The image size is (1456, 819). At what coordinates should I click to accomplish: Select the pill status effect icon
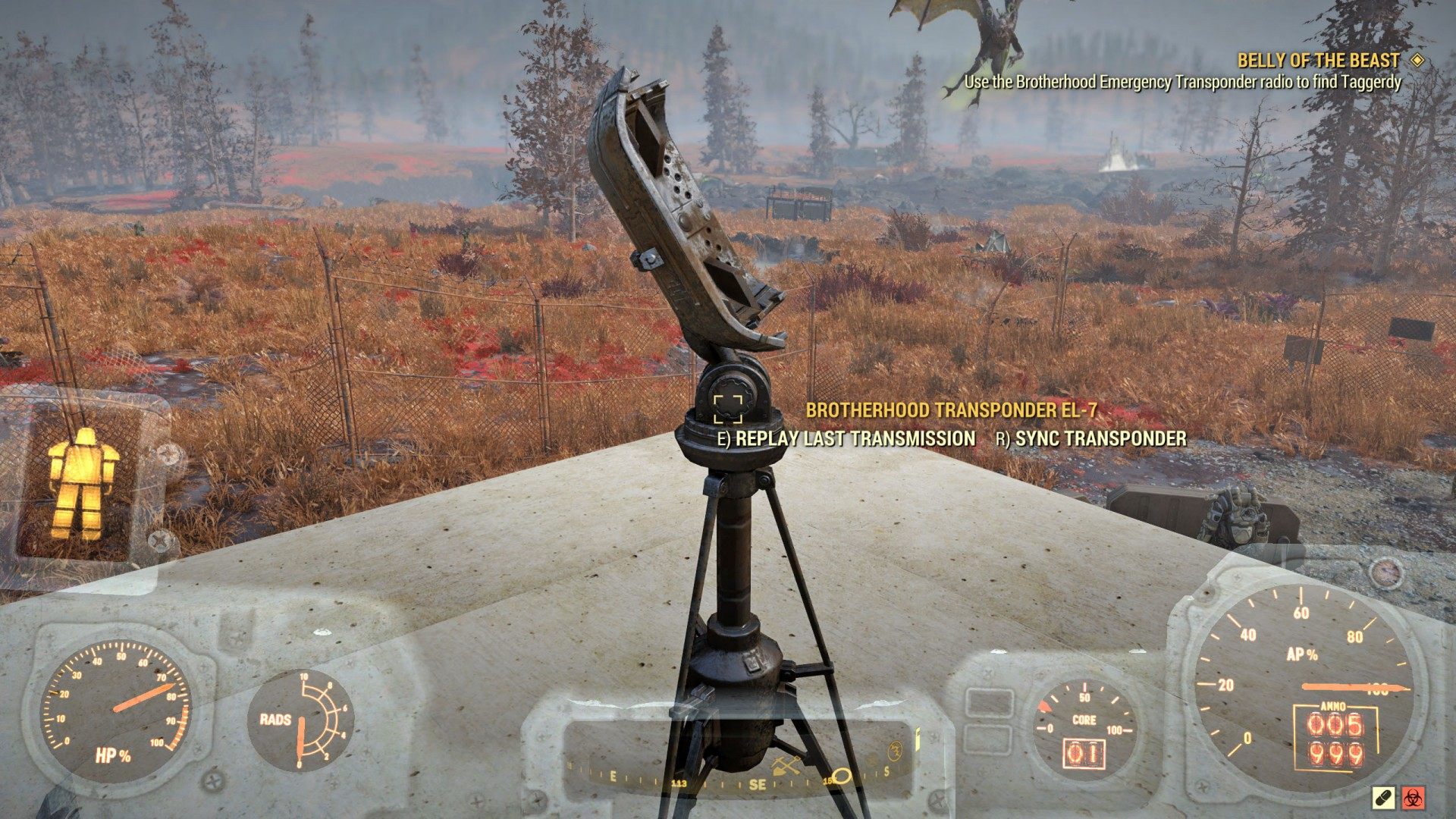[1382, 797]
